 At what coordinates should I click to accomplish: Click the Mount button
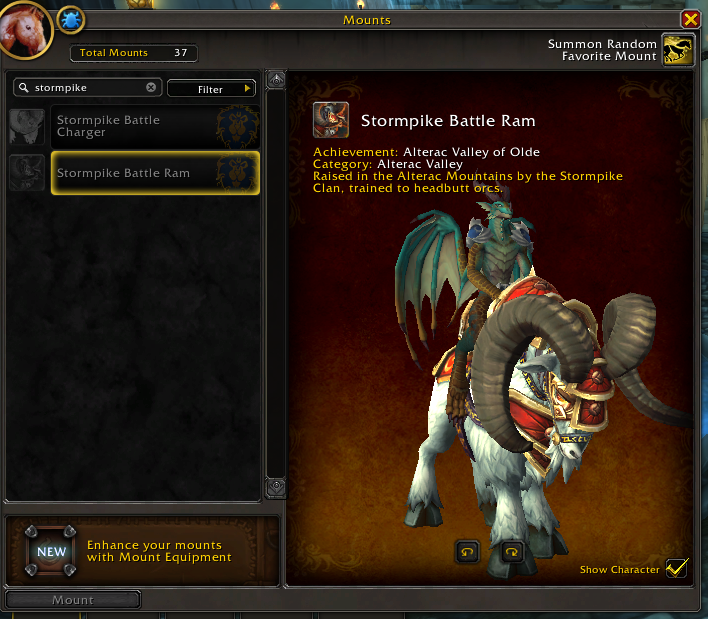pyautogui.click(x=73, y=600)
